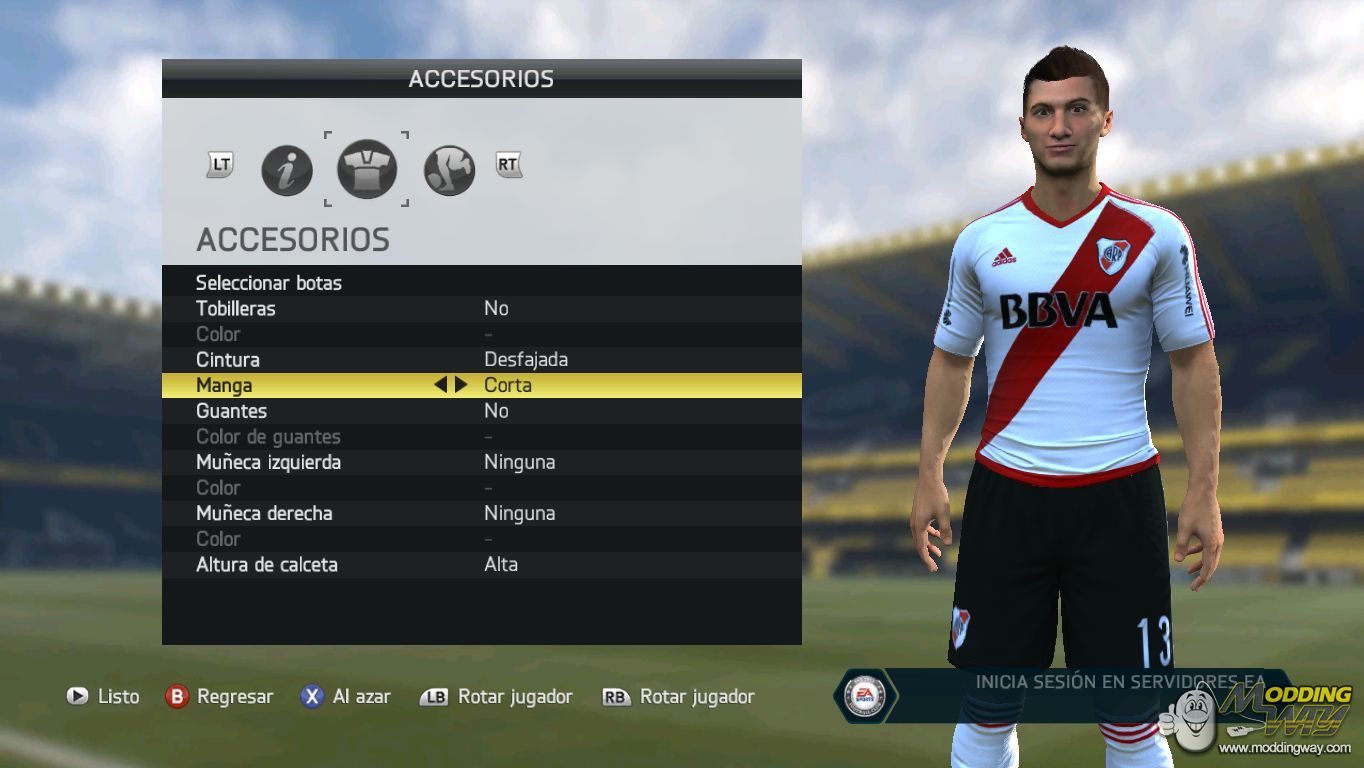Screen dimensions: 1364x768
Task: Click the left arrow on Manga
Action: coord(440,385)
